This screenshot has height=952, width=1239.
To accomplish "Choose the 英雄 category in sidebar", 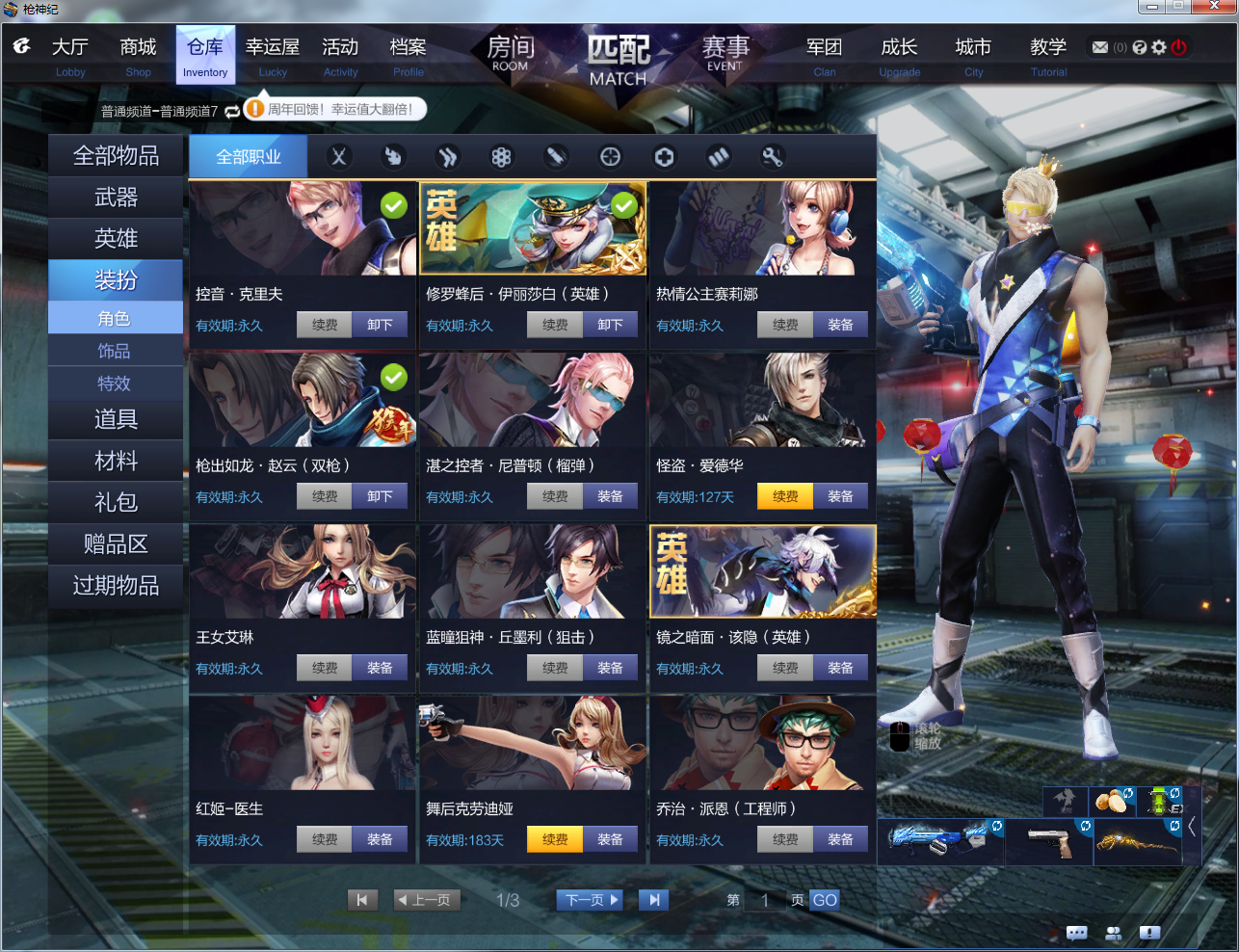I will [116, 238].
